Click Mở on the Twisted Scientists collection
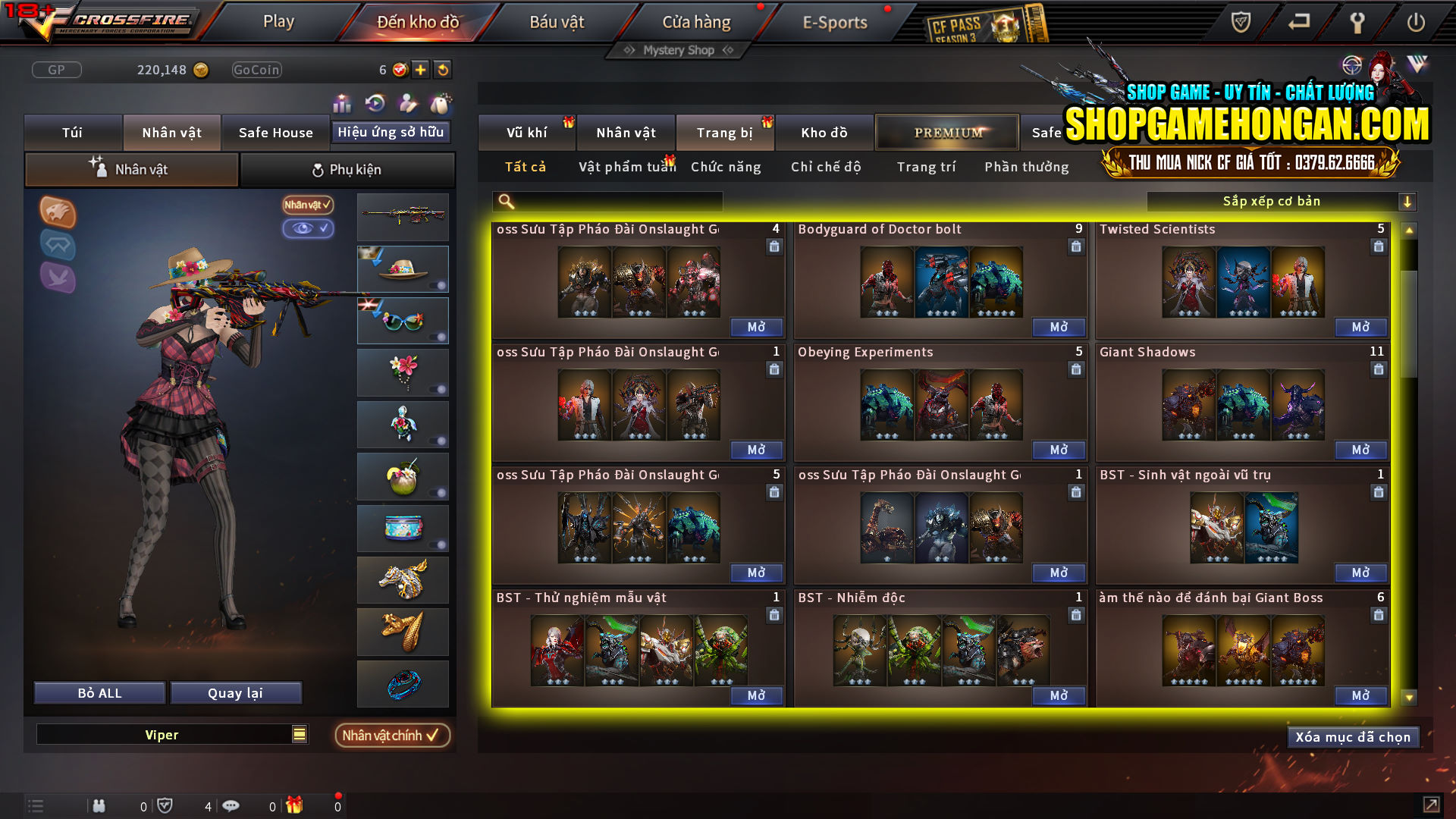 click(1360, 327)
